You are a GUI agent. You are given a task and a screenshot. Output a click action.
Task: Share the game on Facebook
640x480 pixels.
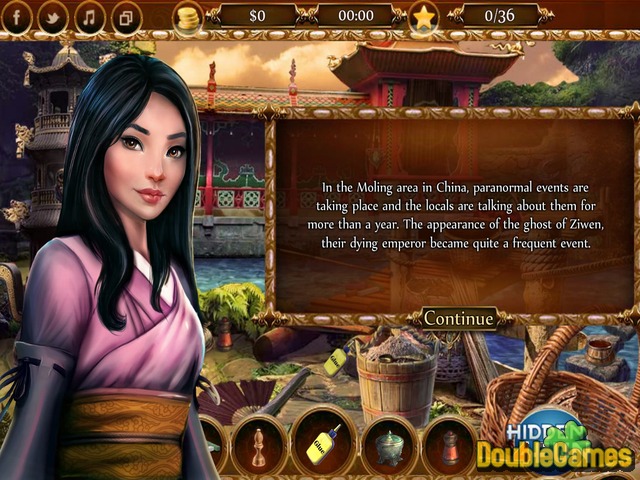point(19,16)
